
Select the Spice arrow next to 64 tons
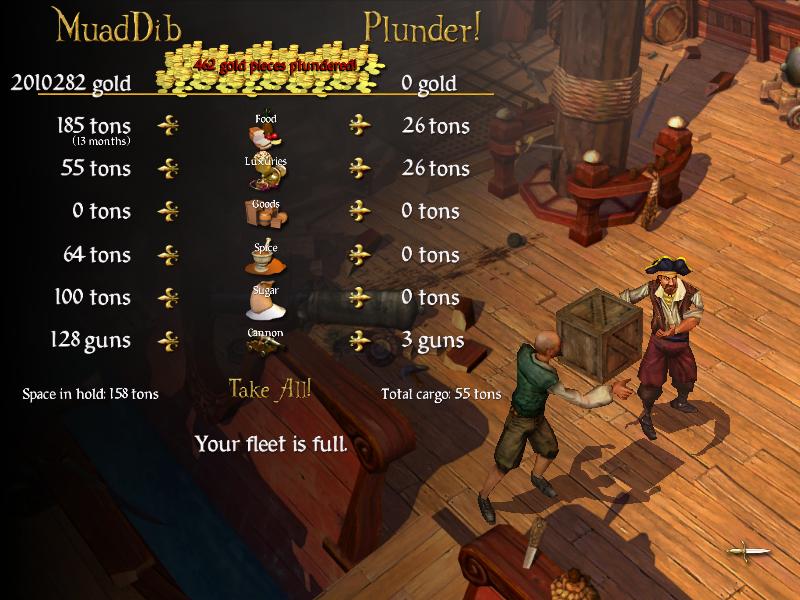pos(170,255)
